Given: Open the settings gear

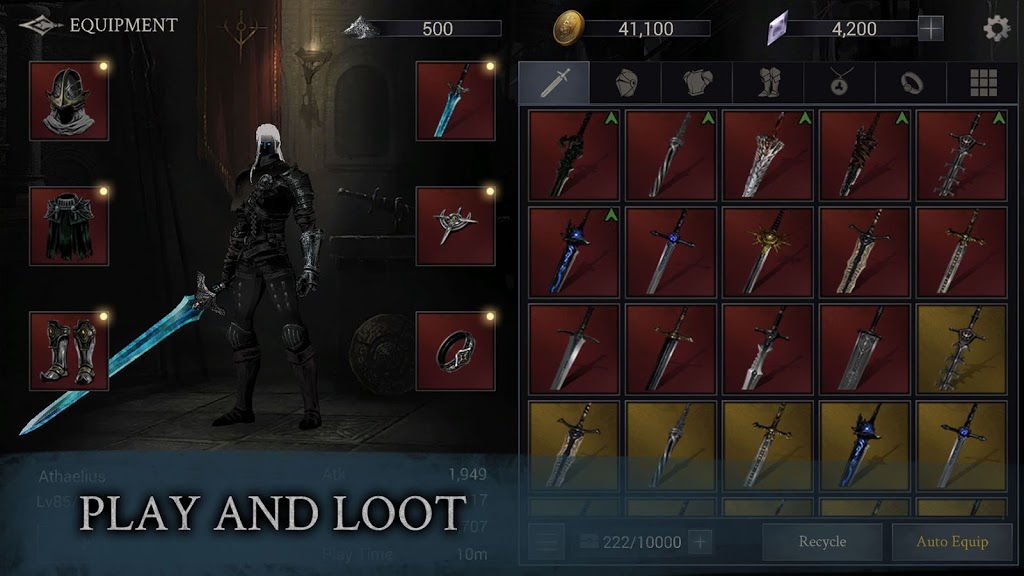Looking at the screenshot, I should [996, 28].
